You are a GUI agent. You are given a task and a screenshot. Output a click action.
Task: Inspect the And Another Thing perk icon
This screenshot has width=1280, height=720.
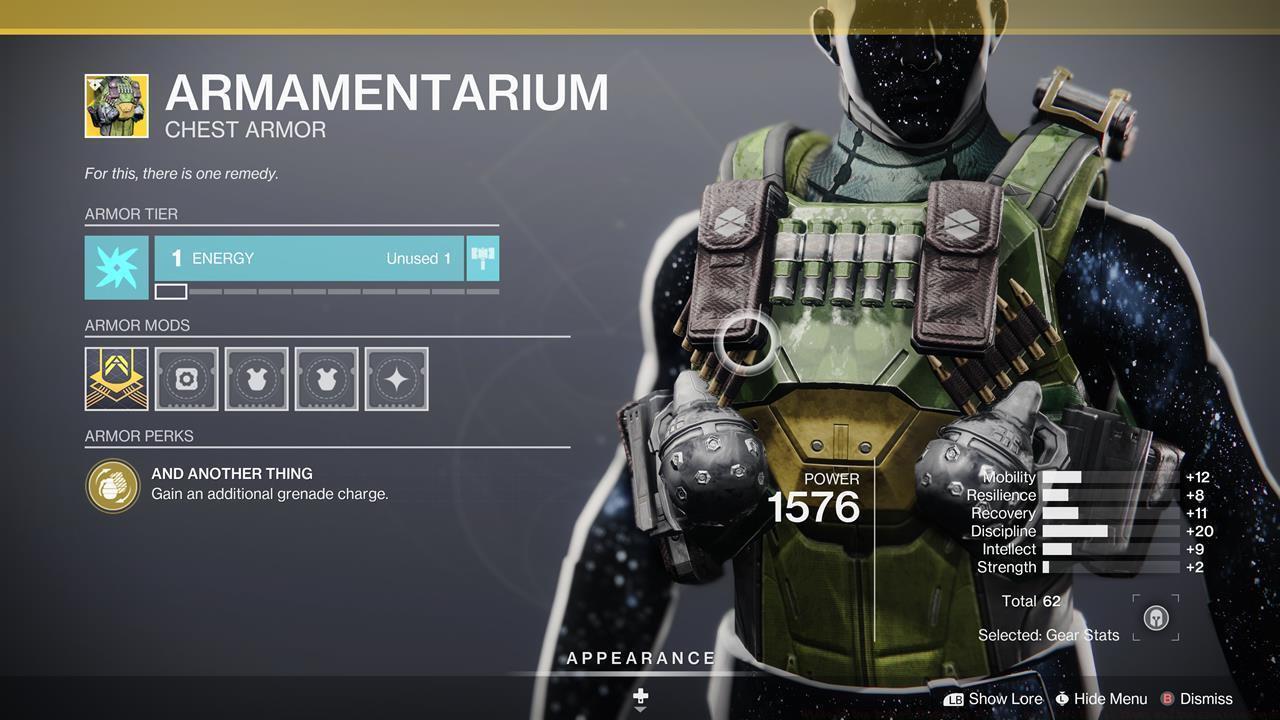pos(113,485)
